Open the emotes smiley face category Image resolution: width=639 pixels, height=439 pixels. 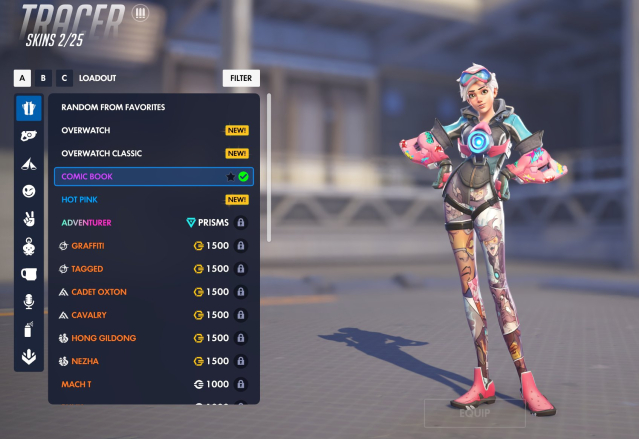coord(28,190)
